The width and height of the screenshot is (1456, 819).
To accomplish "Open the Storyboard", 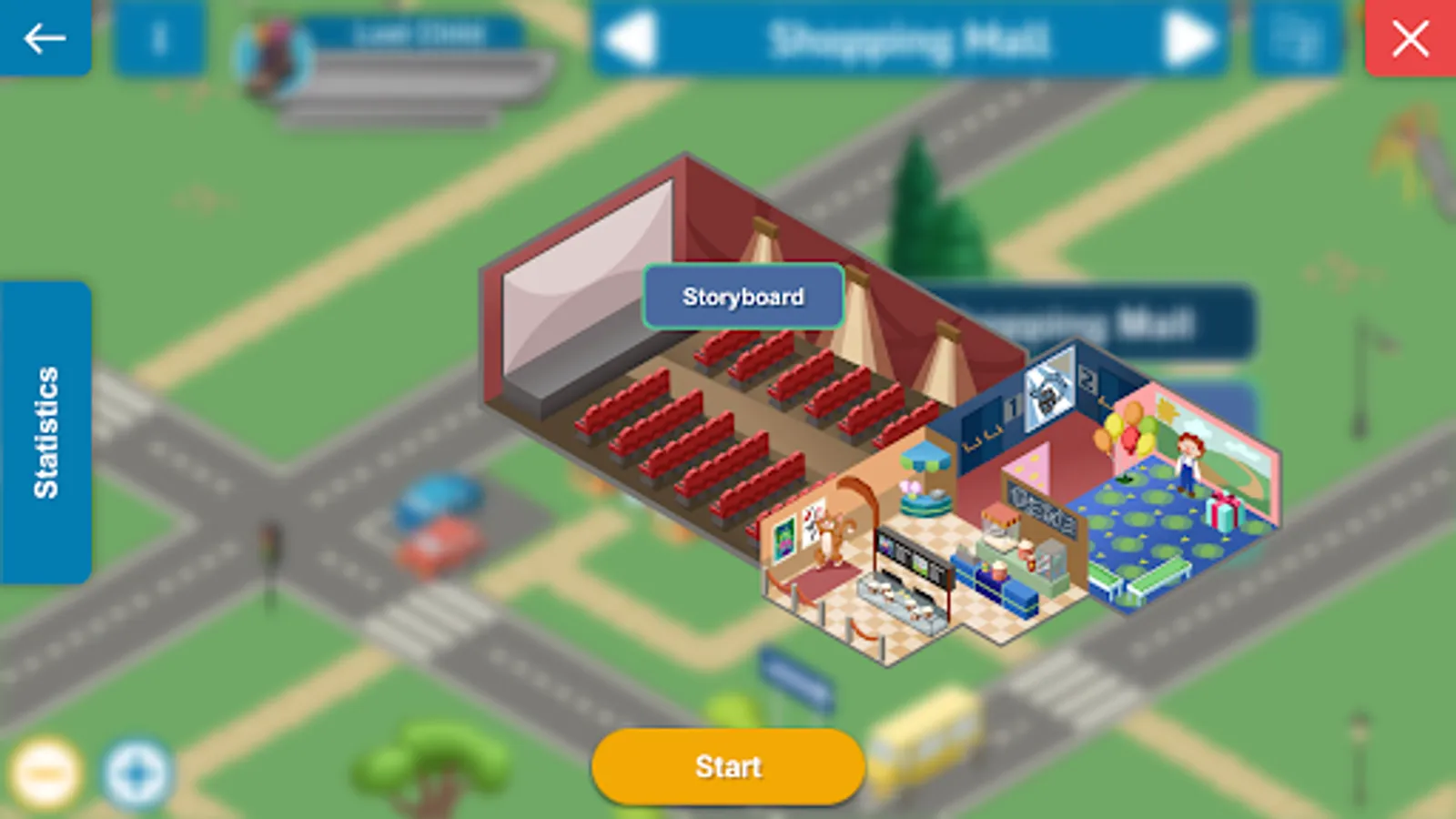I will pos(743,296).
